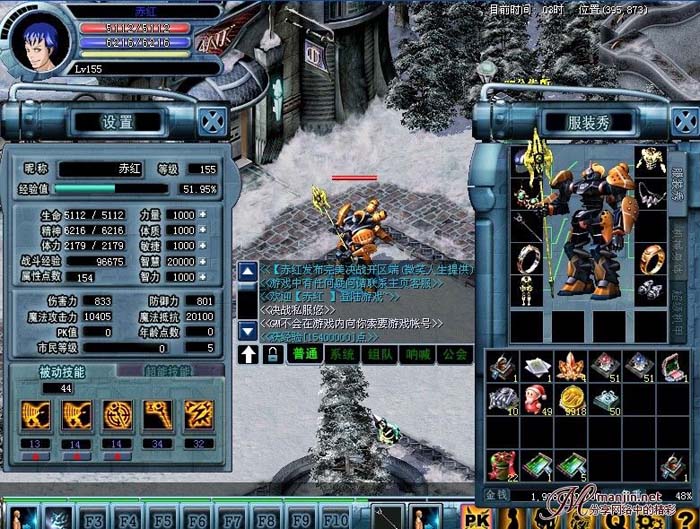Switch to the 超能技能 skills tab
Image resolution: width=700 pixels, height=529 pixels.
pos(167,370)
